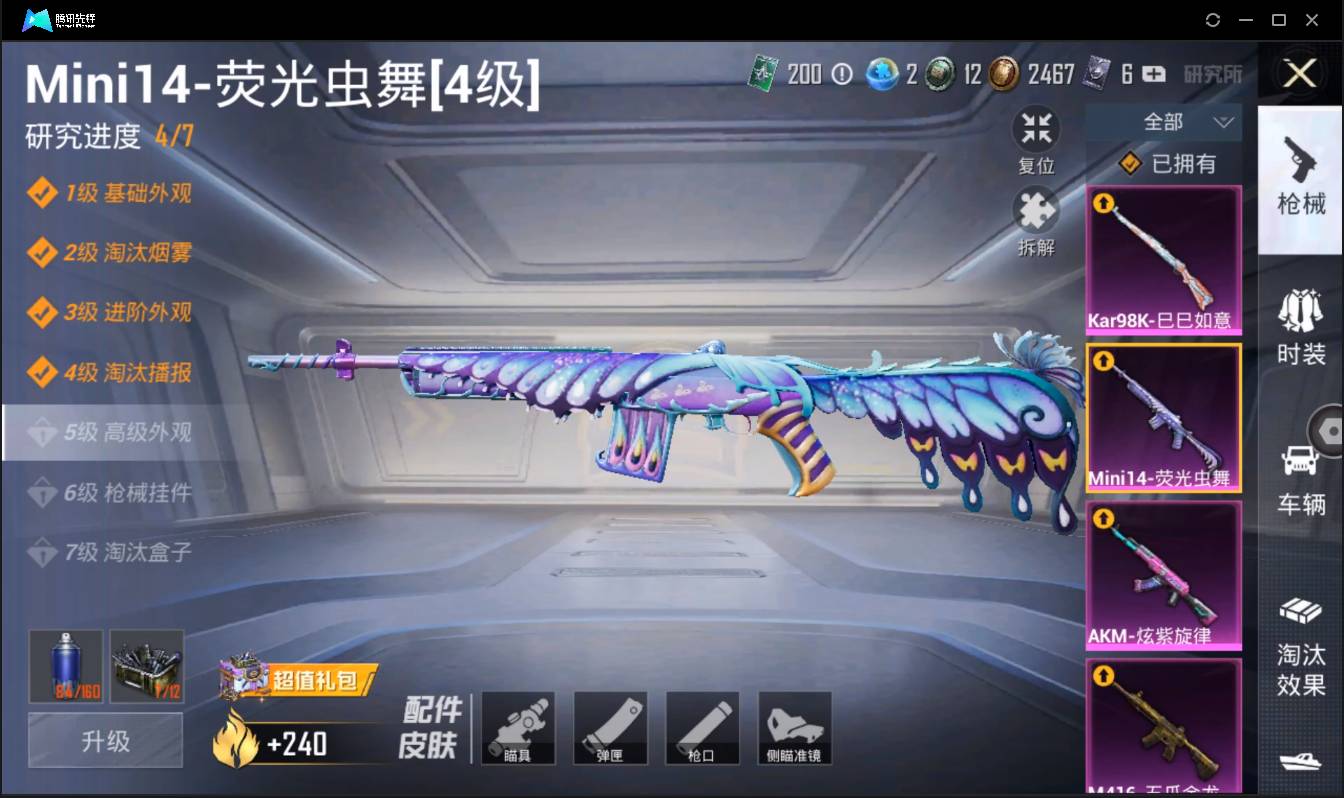This screenshot has height=798, width=1344.
Task: Open the 枪械 weapons category in right sidebar
Action: point(1300,180)
